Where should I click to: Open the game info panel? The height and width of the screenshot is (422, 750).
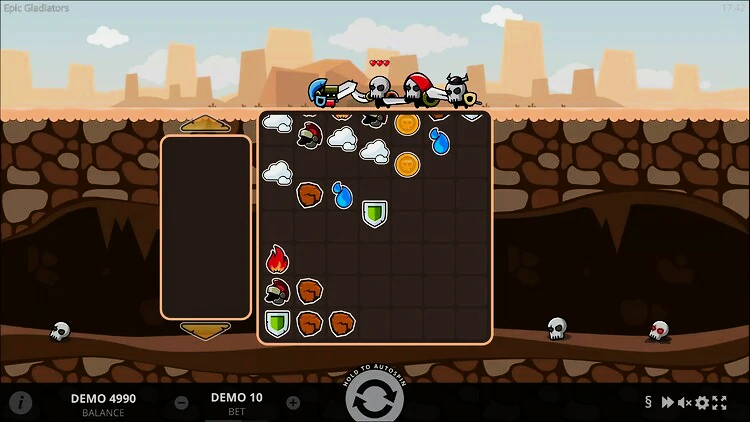pyautogui.click(x=21, y=403)
